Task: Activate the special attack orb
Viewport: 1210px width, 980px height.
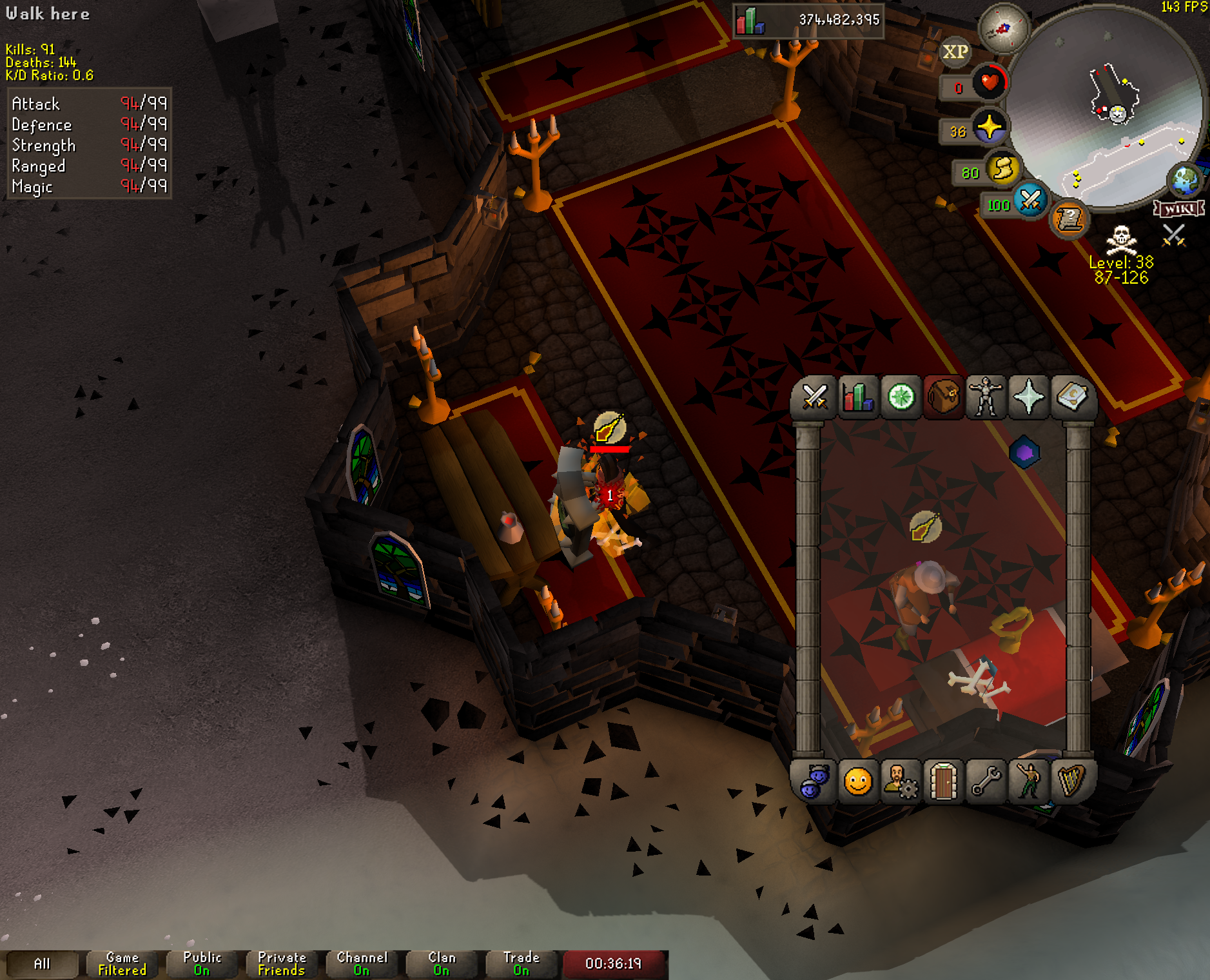Action: click(x=1029, y=200)
